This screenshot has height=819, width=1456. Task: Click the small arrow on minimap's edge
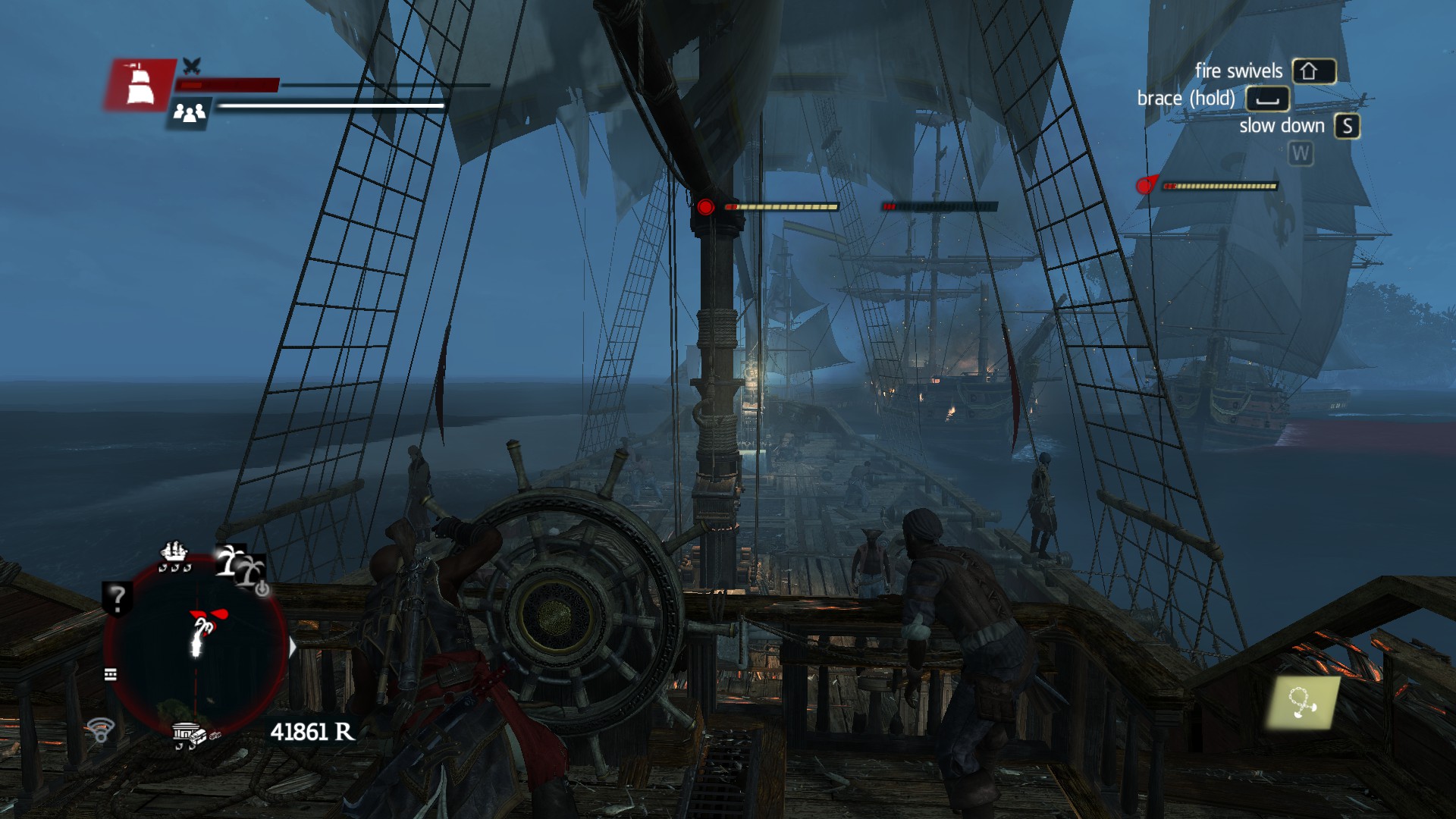293,647
